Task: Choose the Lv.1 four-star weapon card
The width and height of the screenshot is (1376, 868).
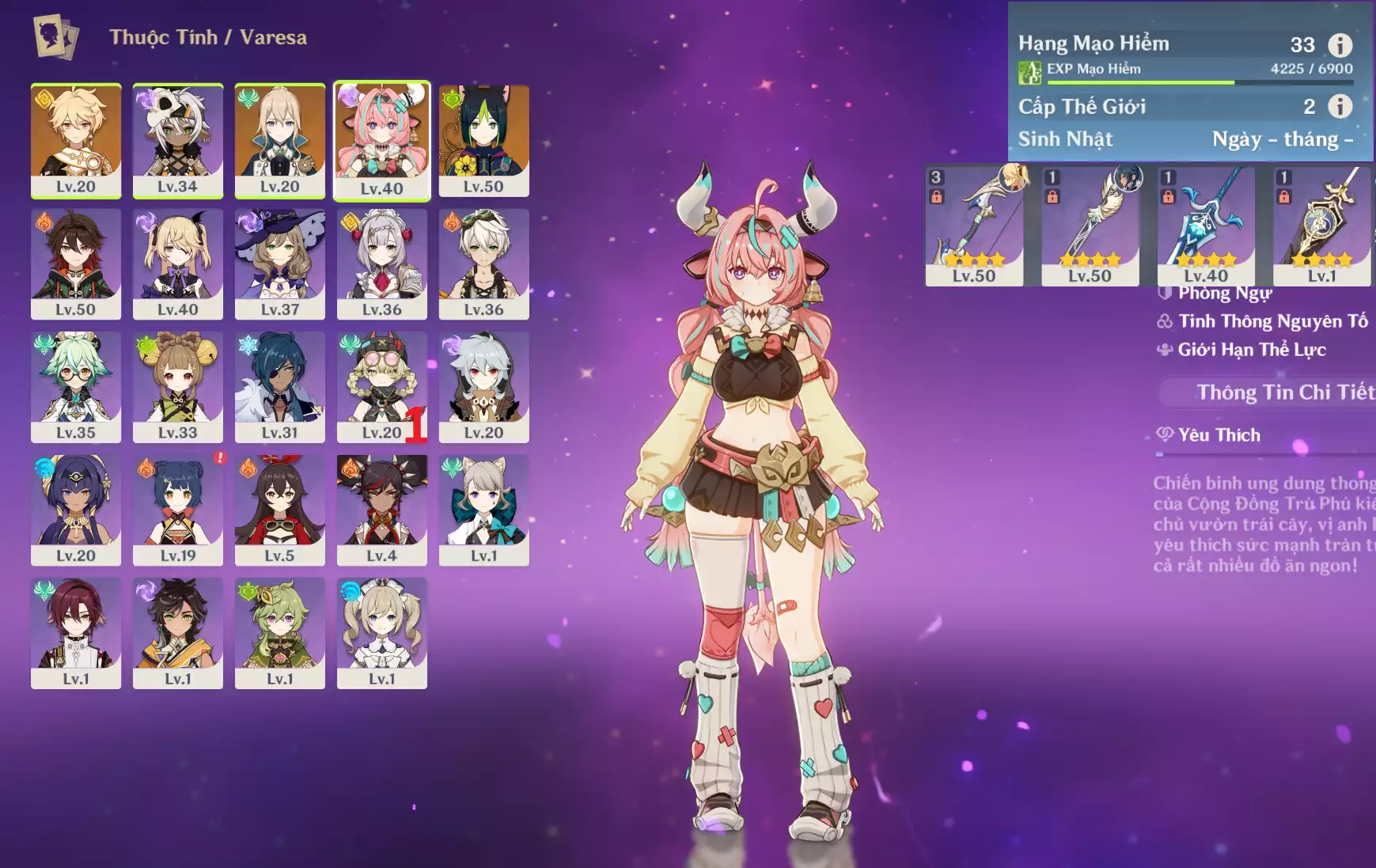Action: (1321, 225)
